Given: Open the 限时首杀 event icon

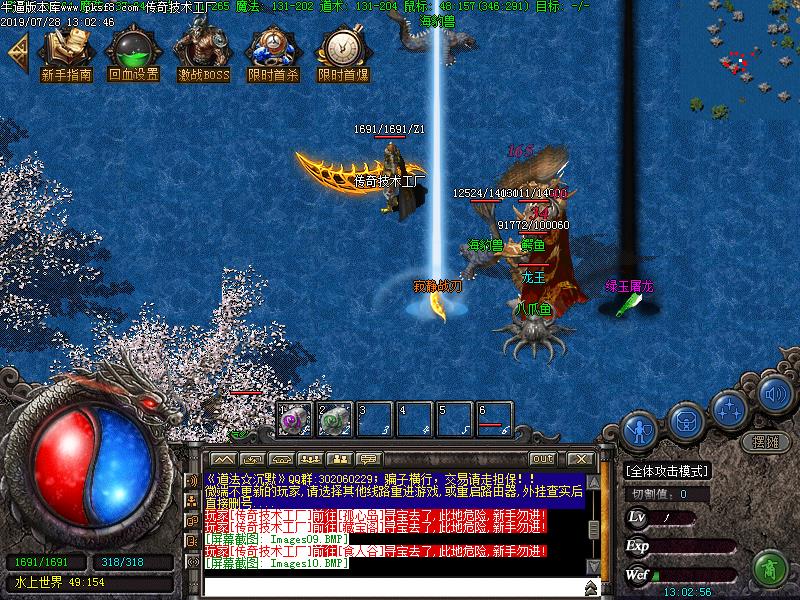Looking at the screenshot, I should (x=272, y=55).
